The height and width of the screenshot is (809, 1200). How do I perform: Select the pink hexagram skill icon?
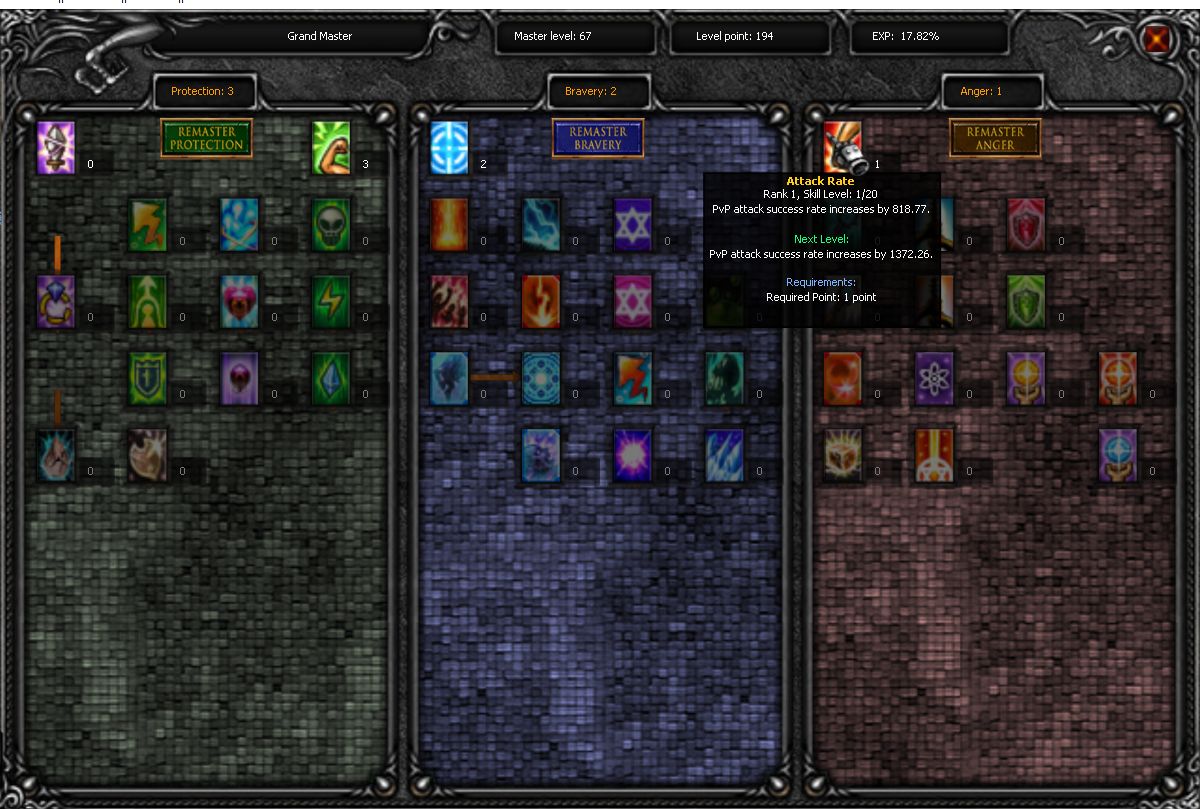pos(633,302)
